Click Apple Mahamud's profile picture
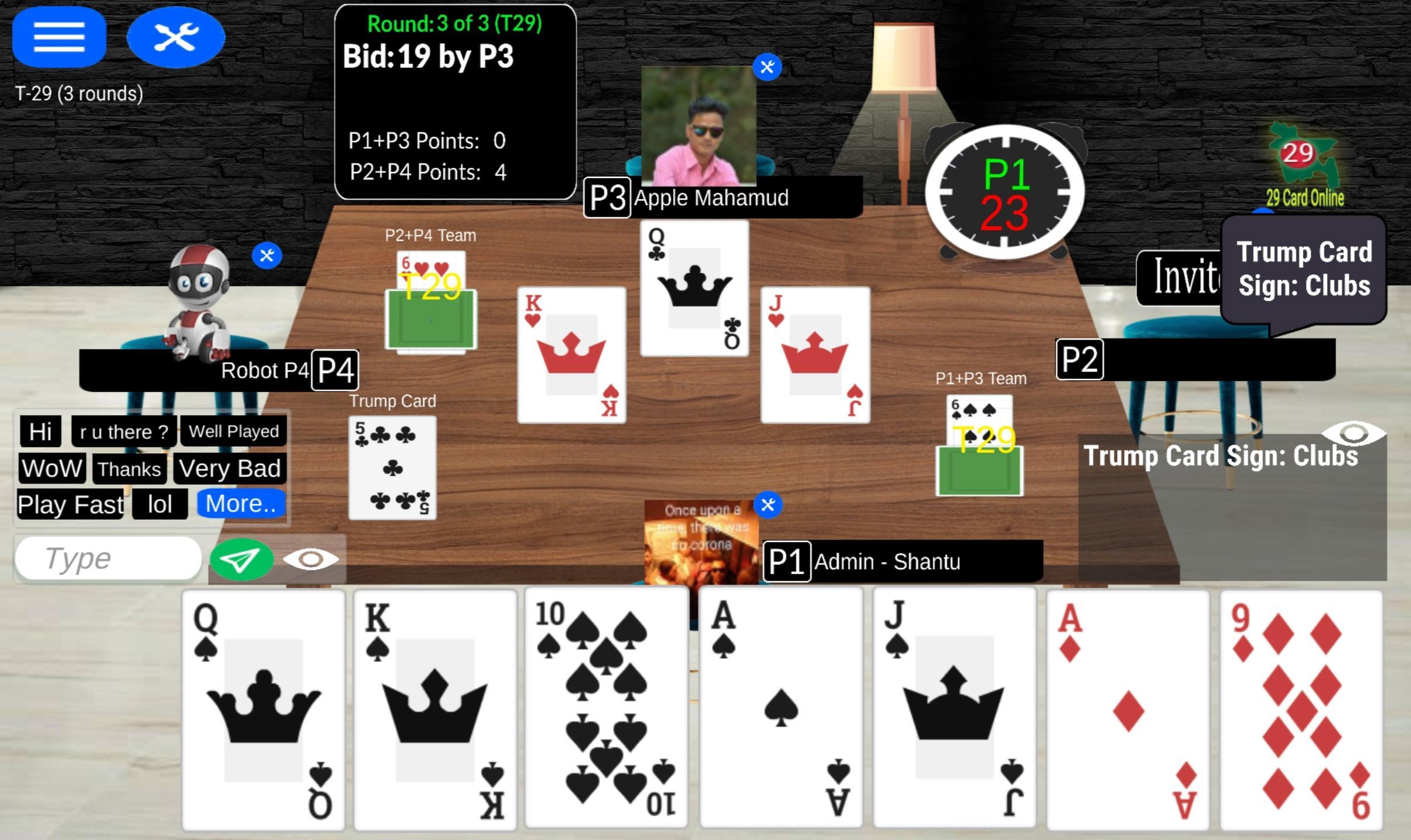The image size is (1411, 840). (698, 125)
